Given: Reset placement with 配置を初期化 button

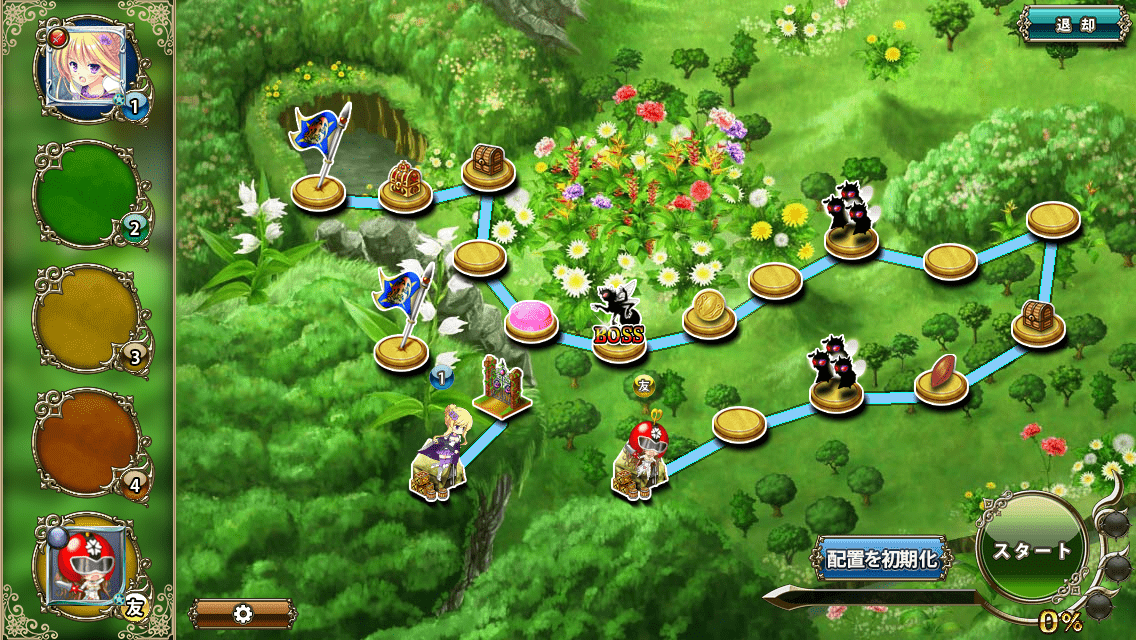Looking at the screenshot, I should [x=881, y=559].
